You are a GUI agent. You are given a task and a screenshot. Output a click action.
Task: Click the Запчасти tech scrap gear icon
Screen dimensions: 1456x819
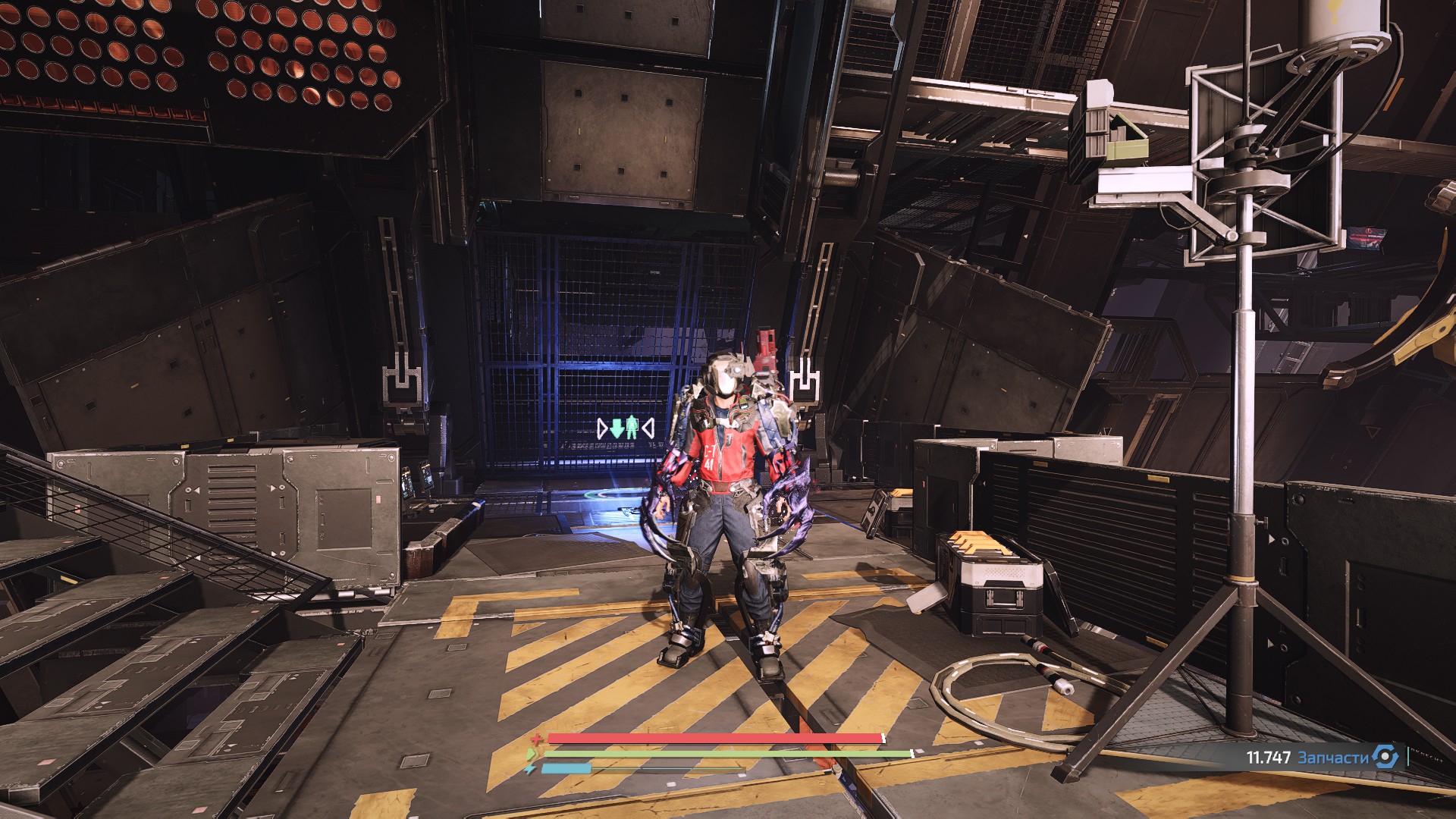pos(1385,757)
